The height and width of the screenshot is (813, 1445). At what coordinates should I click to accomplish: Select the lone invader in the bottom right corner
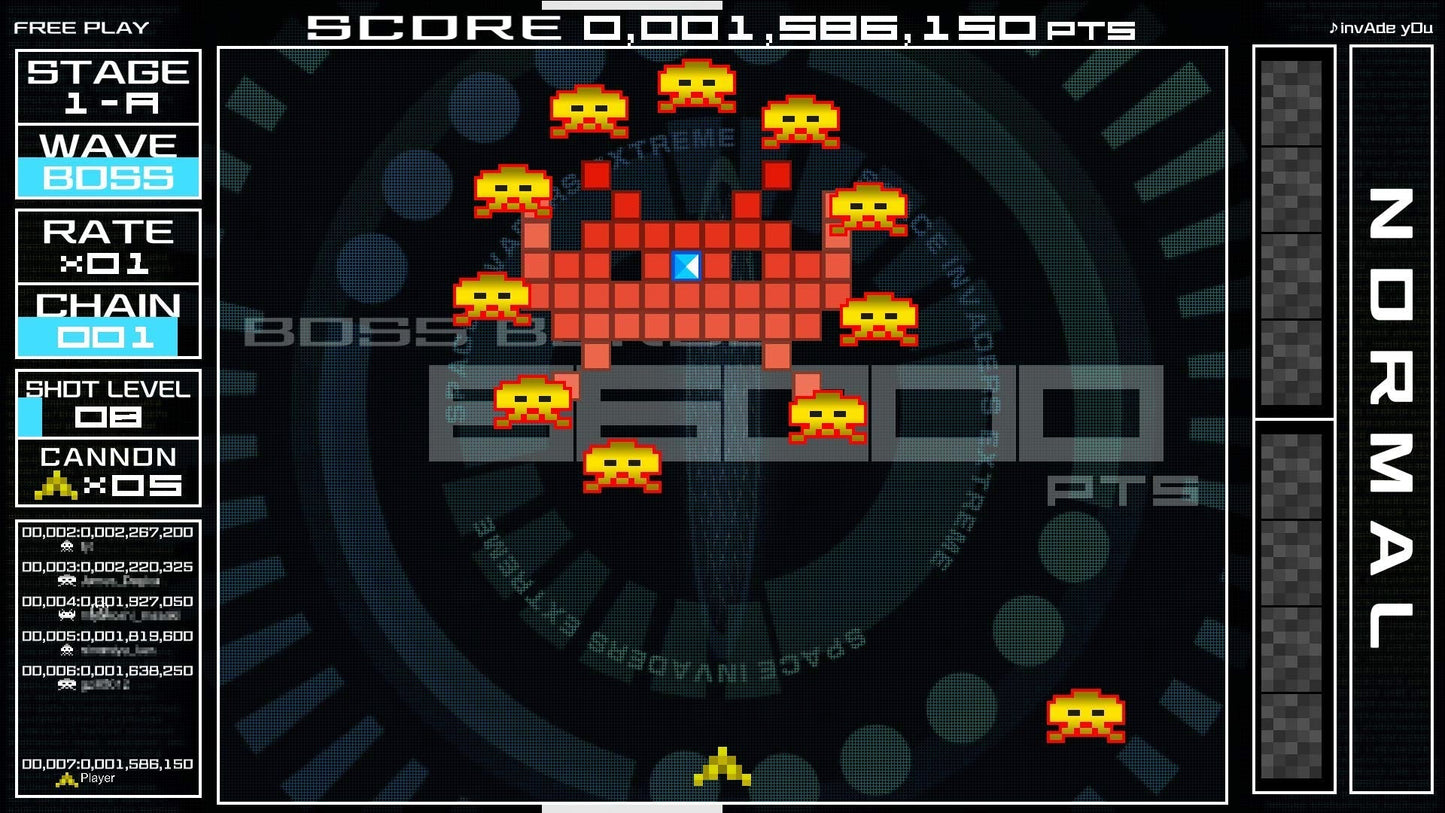pyautogui.click(x=1087, y=718)
